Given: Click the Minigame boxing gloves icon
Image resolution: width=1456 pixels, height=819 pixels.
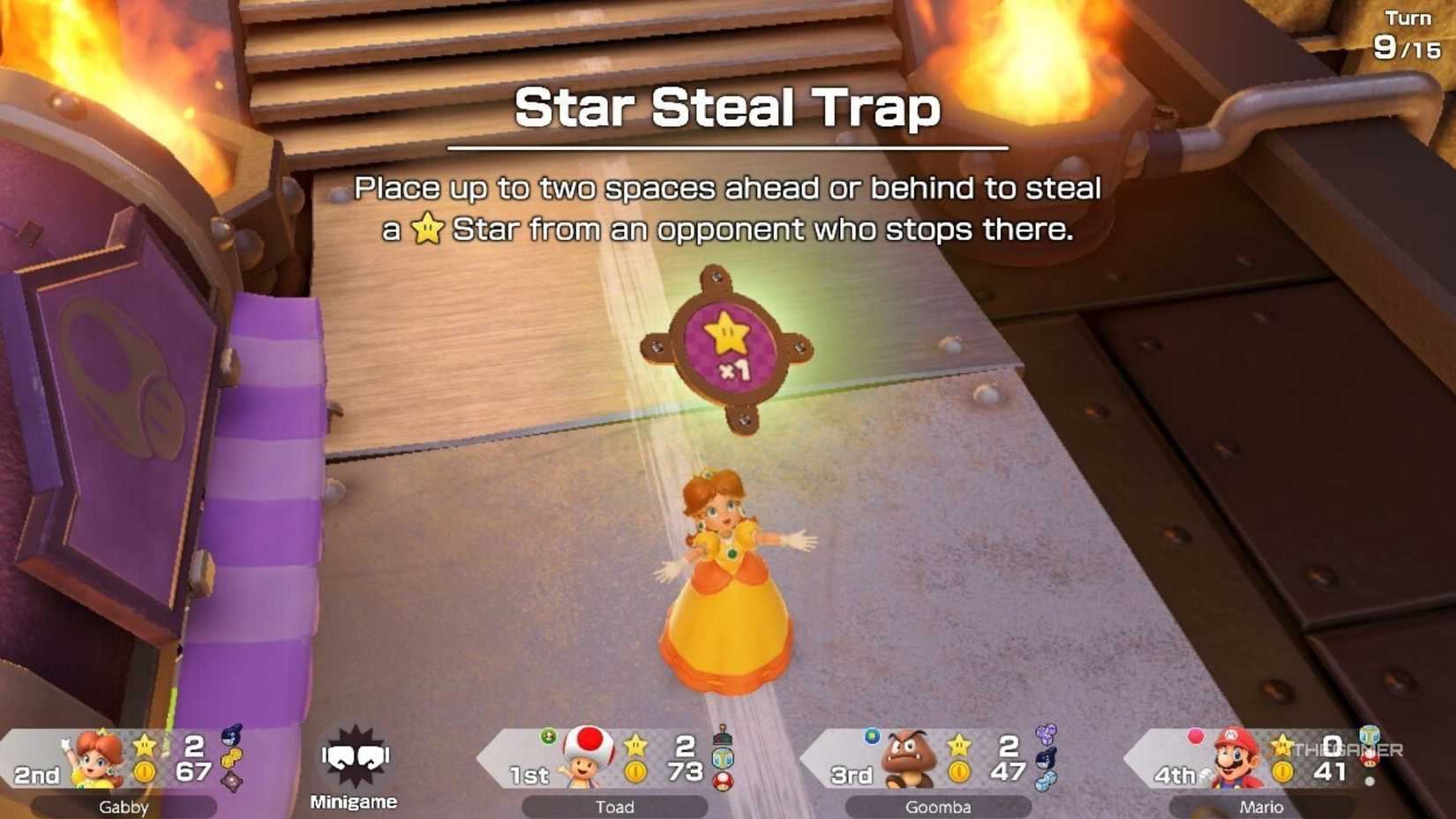Looking at the screenshot, I should [x=353, y=755].
